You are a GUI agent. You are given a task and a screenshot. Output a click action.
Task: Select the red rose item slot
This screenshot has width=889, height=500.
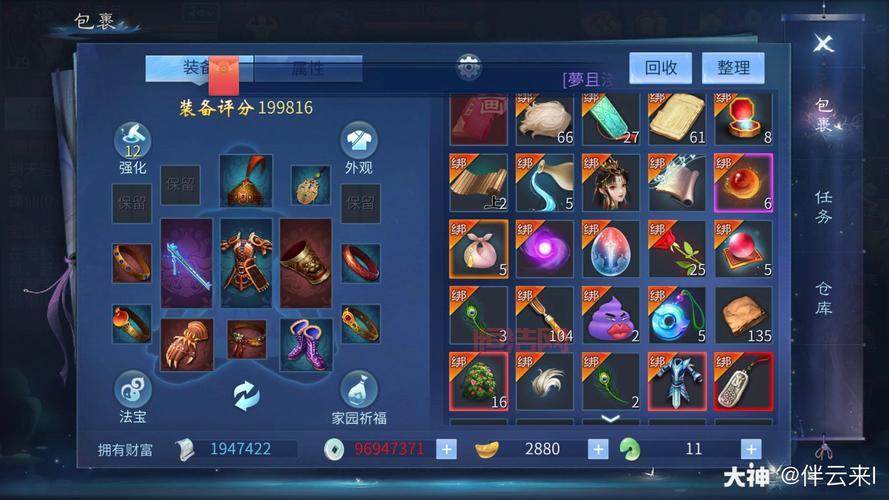point(677,249)
